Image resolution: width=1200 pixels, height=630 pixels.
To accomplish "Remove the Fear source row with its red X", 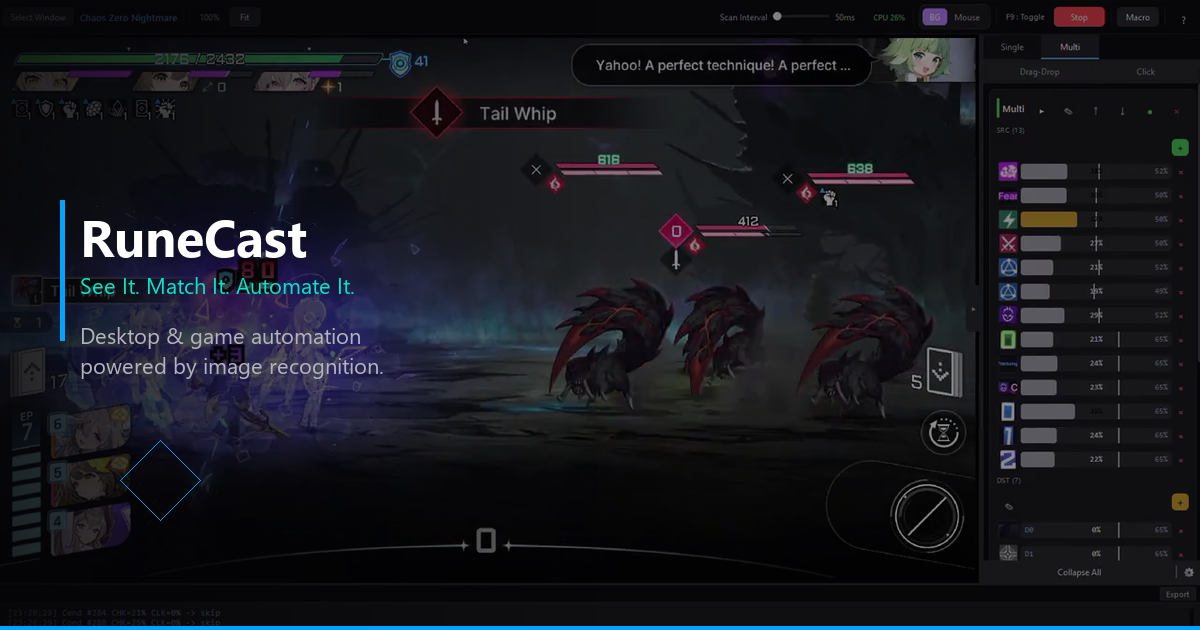I will 1181,196.
